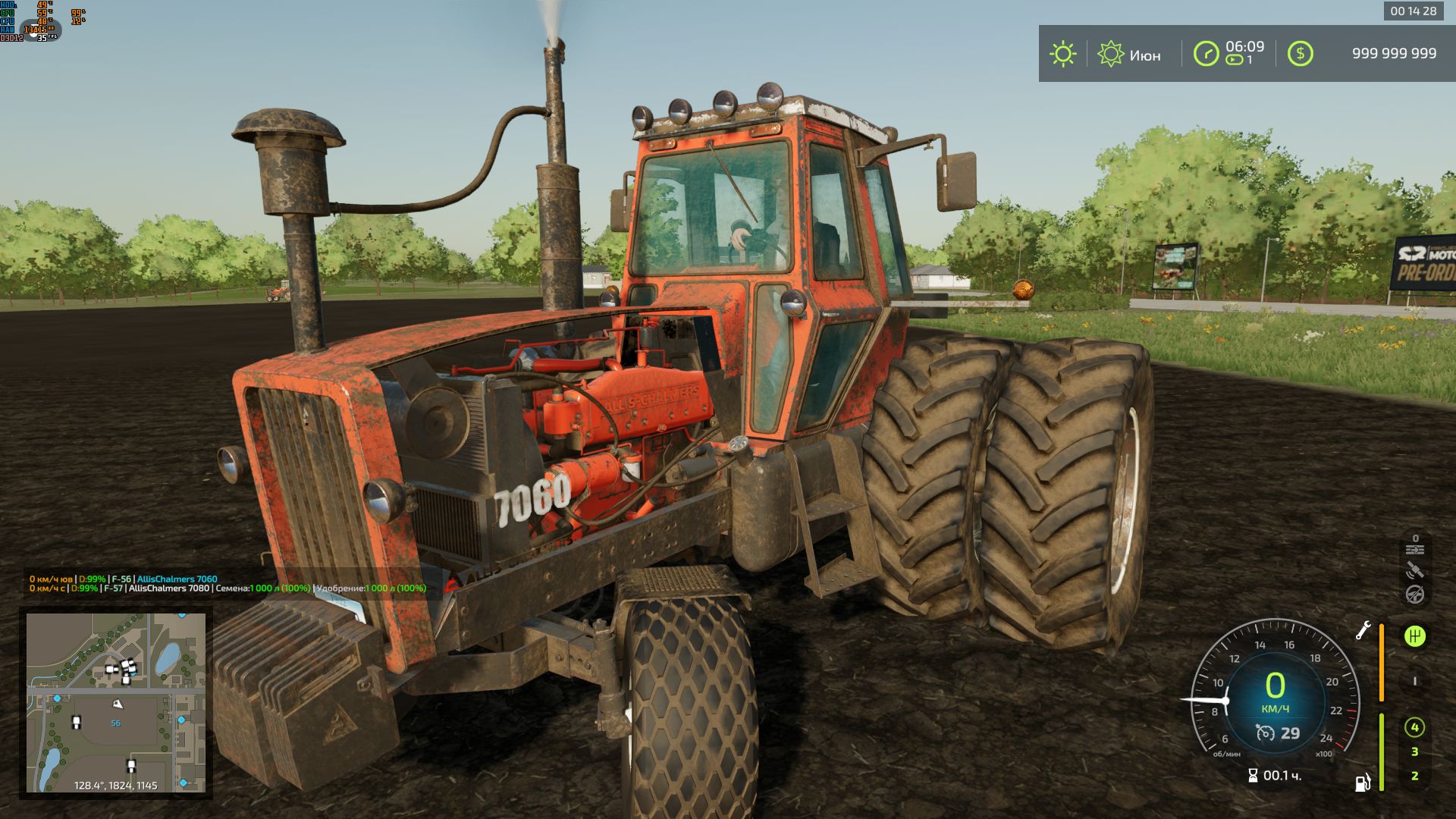Click the game clock time icon
Viewport: 1456px width, 819px height.
tap(1206, 54)
